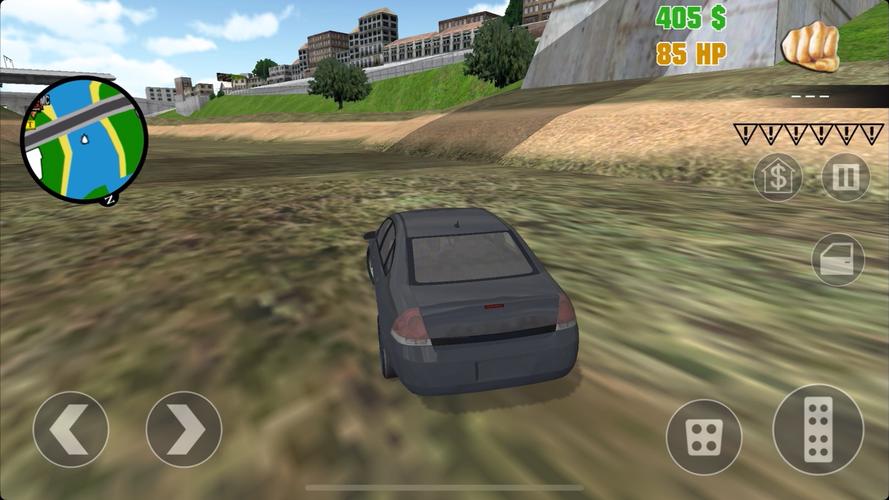This screenshot has height=500, width=889.
Task: Open the circular minimap
Action: [85, 141]
